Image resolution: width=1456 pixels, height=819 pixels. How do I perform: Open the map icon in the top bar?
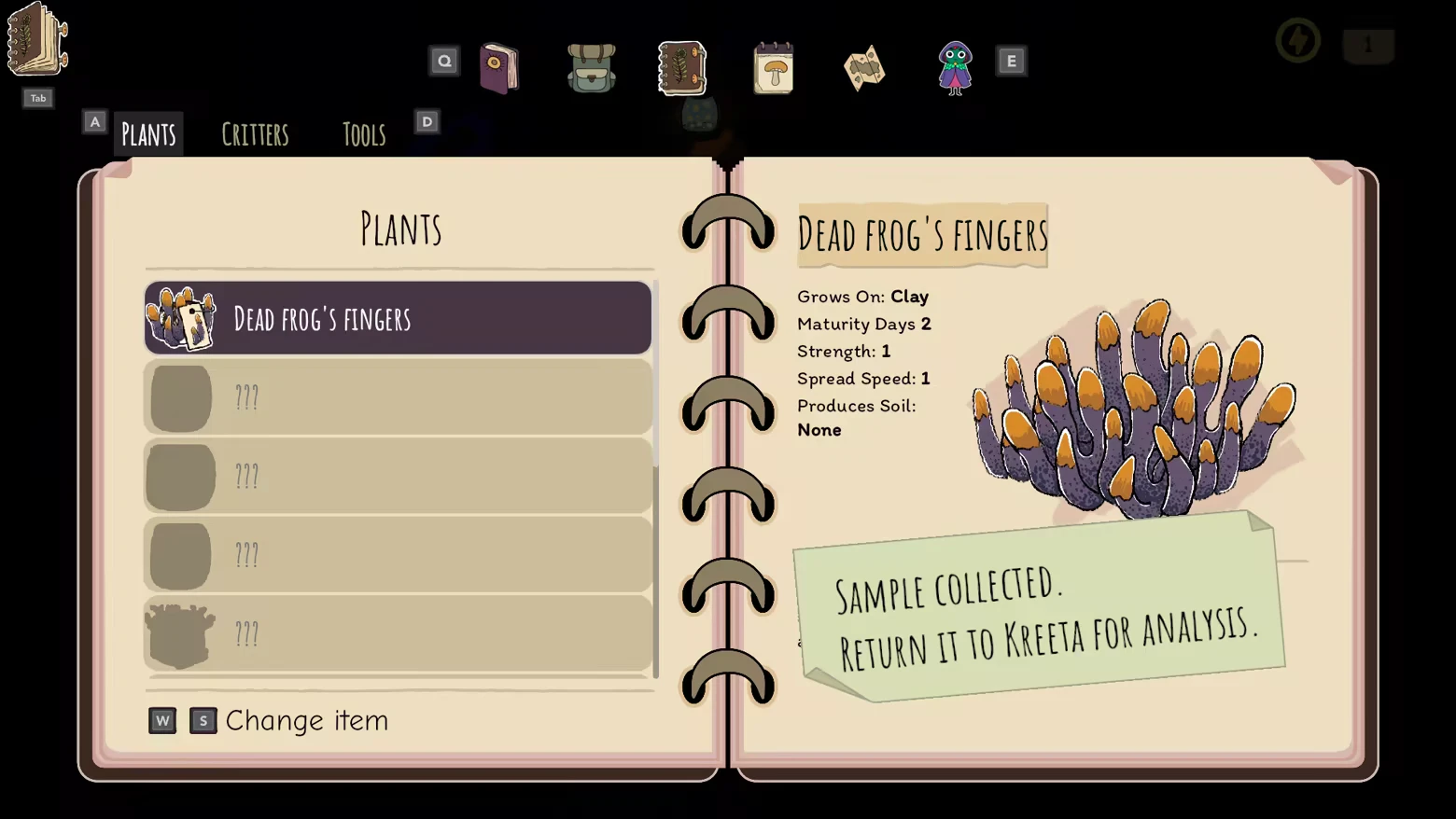pyautogui.click(x=863, y=68)
